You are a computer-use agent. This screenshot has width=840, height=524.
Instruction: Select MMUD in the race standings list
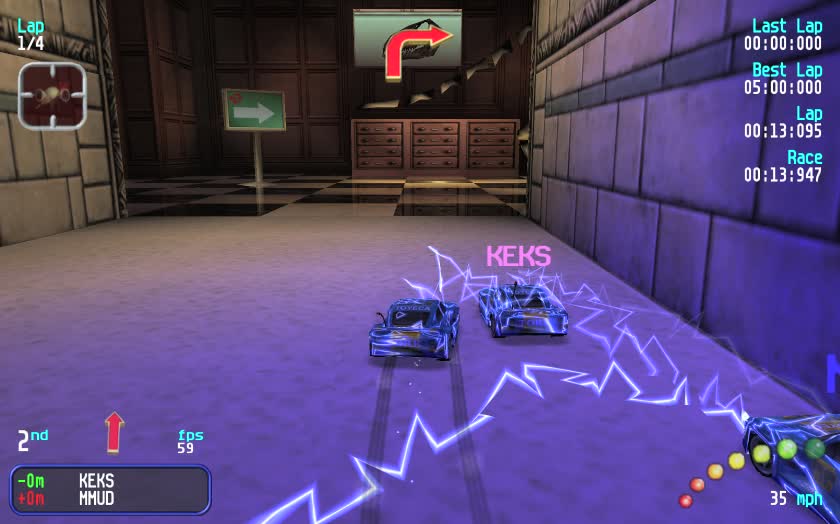pyautogui.click(x=96, y=498)
